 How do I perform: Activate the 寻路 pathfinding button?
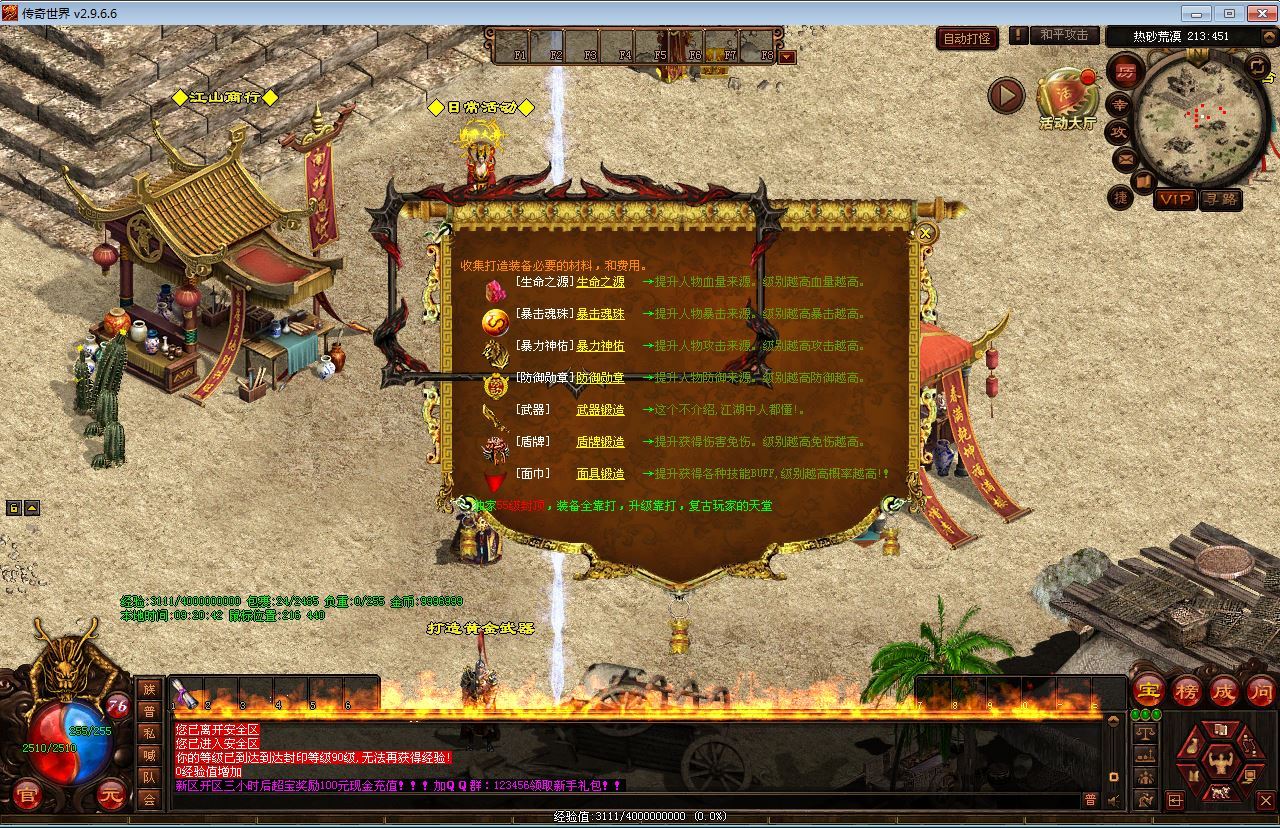pos(1220,199)
